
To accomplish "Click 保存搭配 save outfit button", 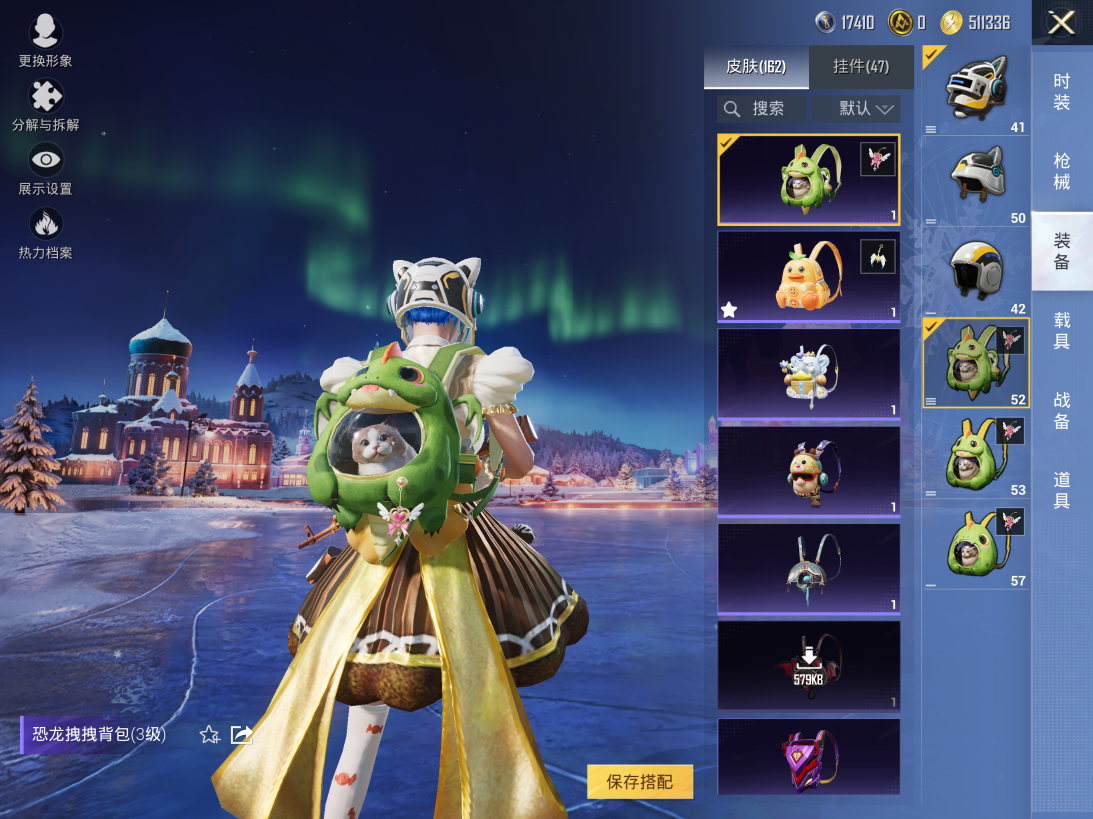I will [640, 782].
